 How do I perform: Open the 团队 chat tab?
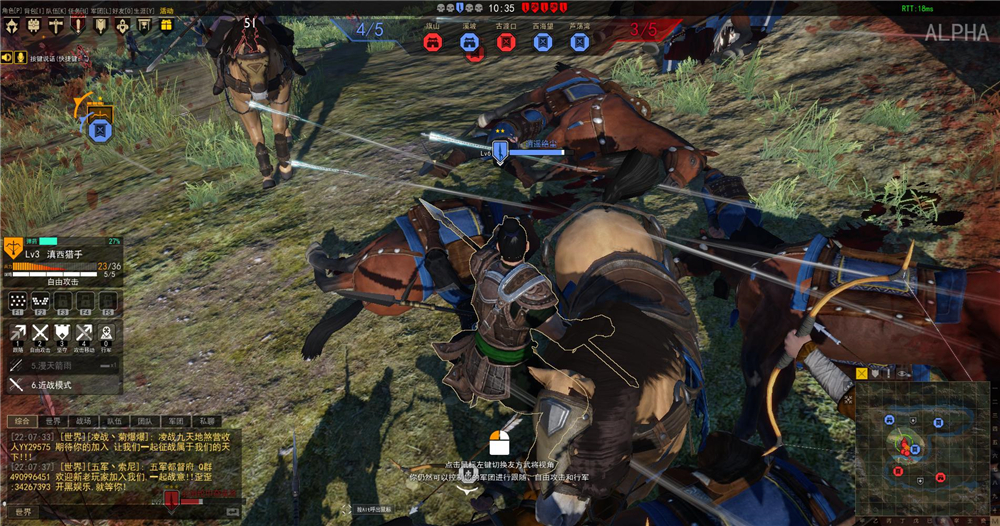click(x=145, y=421)
